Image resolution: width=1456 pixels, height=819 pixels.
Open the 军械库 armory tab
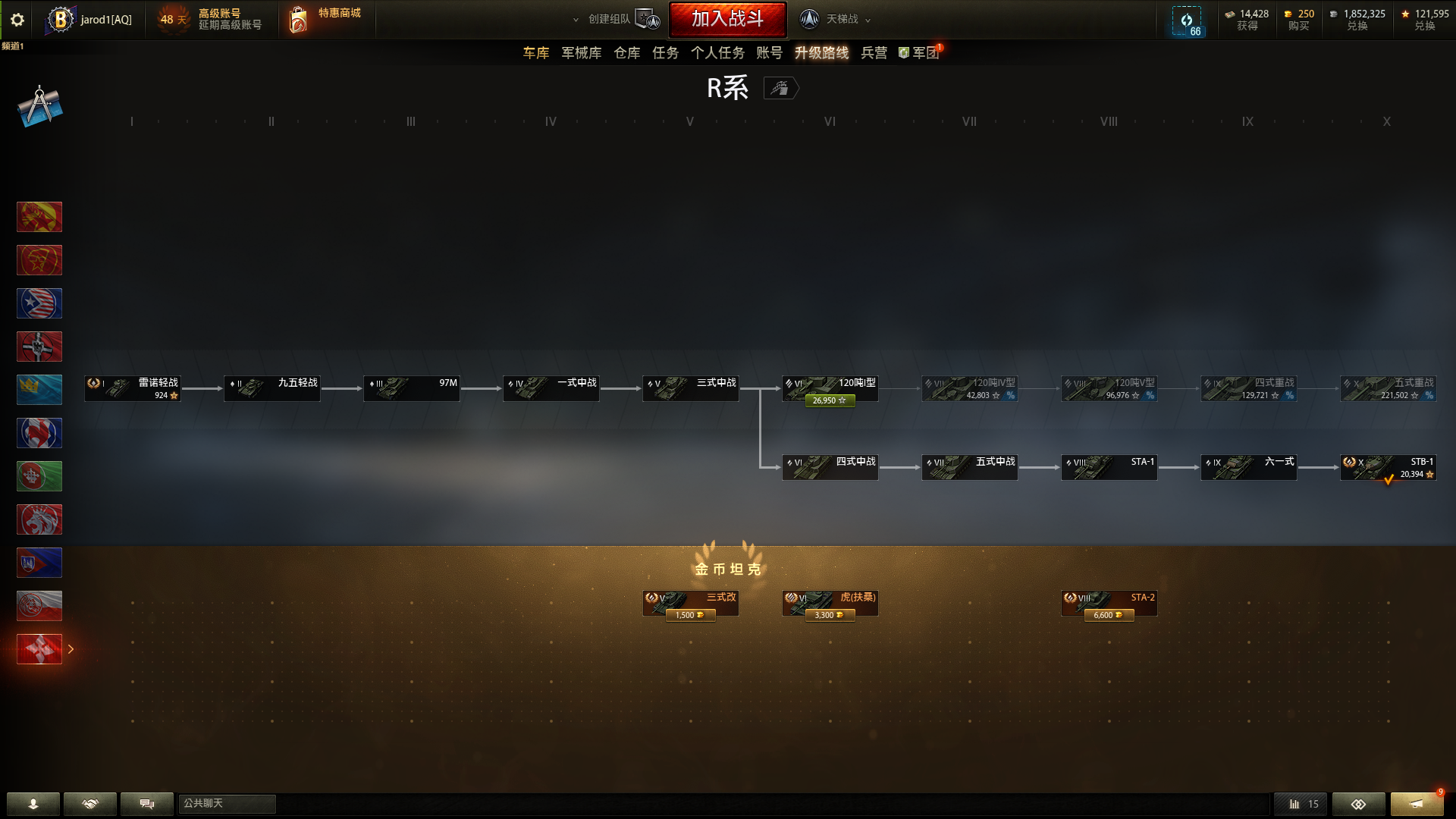(x=581, y=53)
